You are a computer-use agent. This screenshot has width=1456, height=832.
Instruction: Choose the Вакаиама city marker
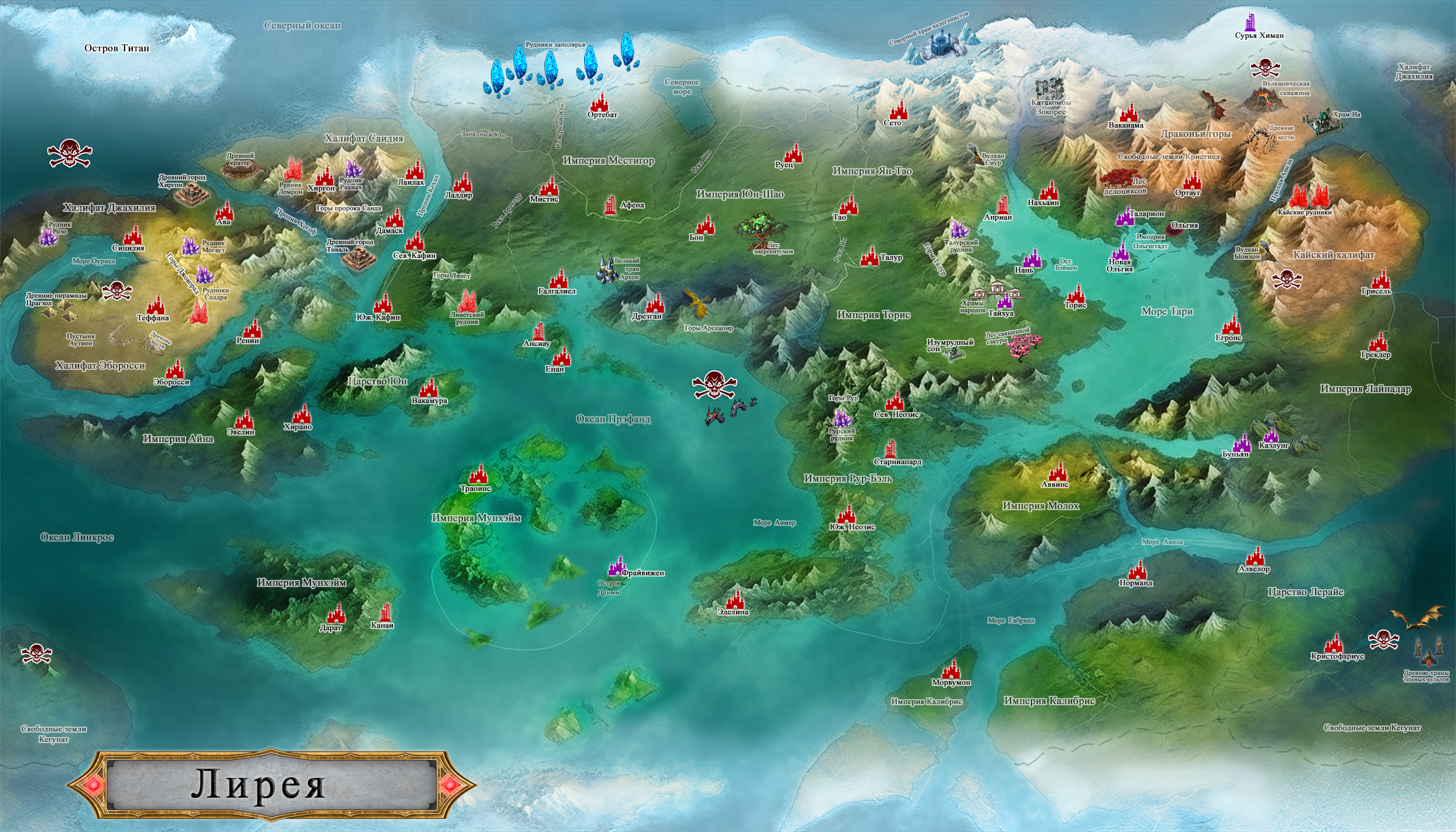(x=1129, y=112)
